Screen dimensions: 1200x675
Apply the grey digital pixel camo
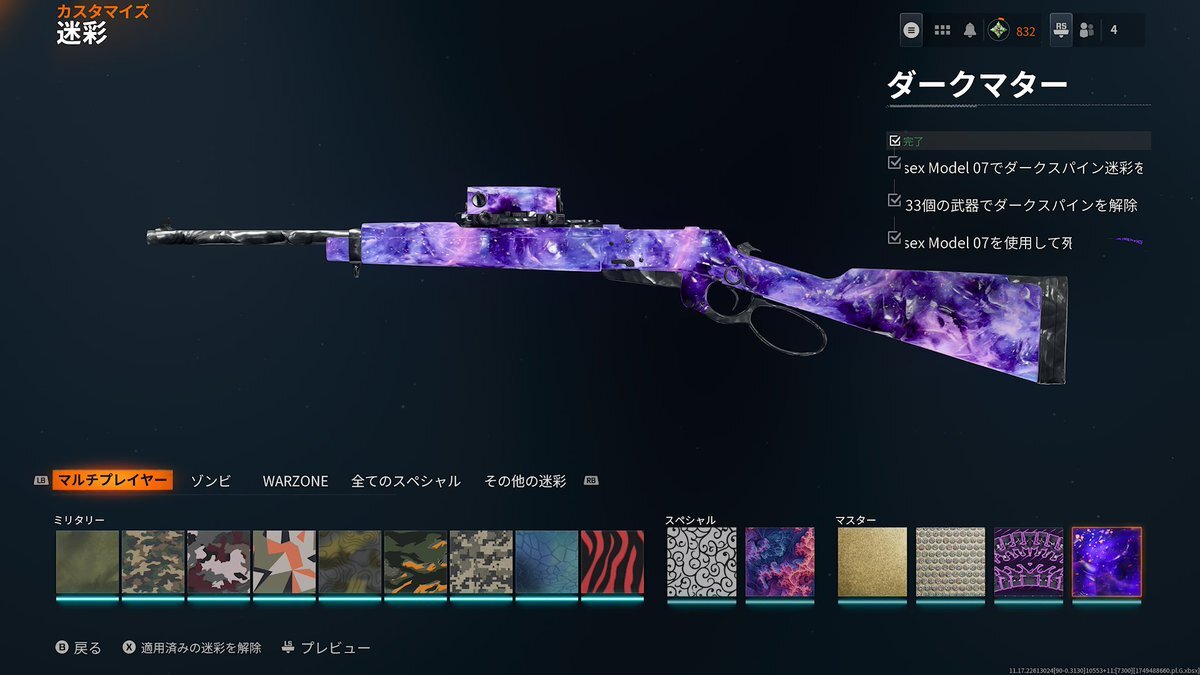coord(481,562)
